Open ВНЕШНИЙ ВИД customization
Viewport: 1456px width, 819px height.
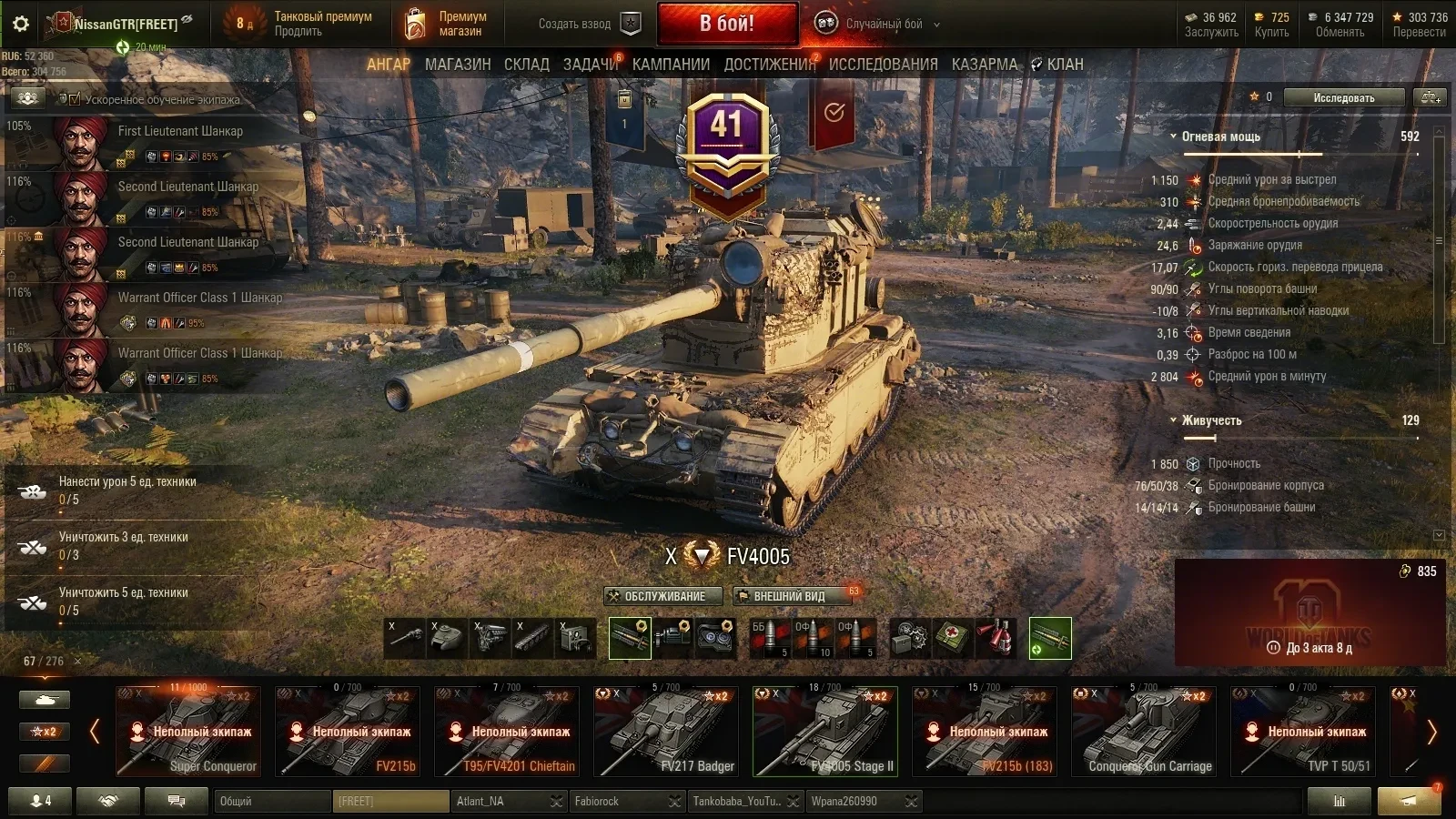point(788,596)
